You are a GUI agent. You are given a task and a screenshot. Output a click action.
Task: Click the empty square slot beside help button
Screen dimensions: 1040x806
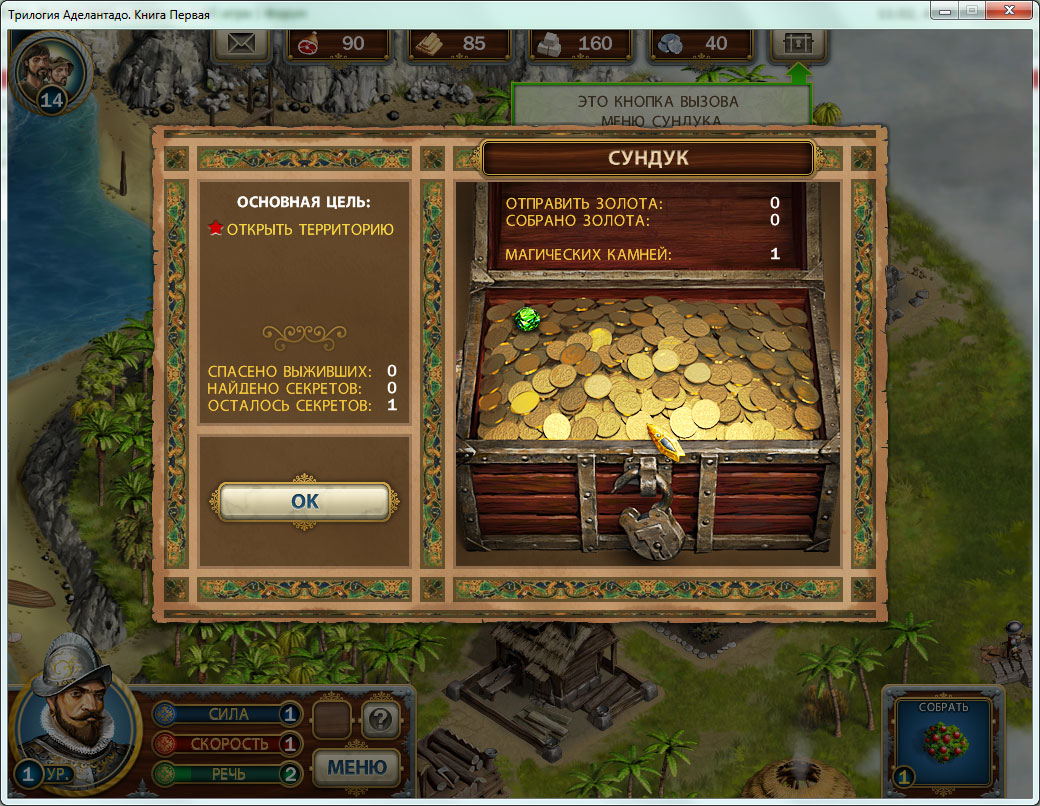[x=332, y=718]
